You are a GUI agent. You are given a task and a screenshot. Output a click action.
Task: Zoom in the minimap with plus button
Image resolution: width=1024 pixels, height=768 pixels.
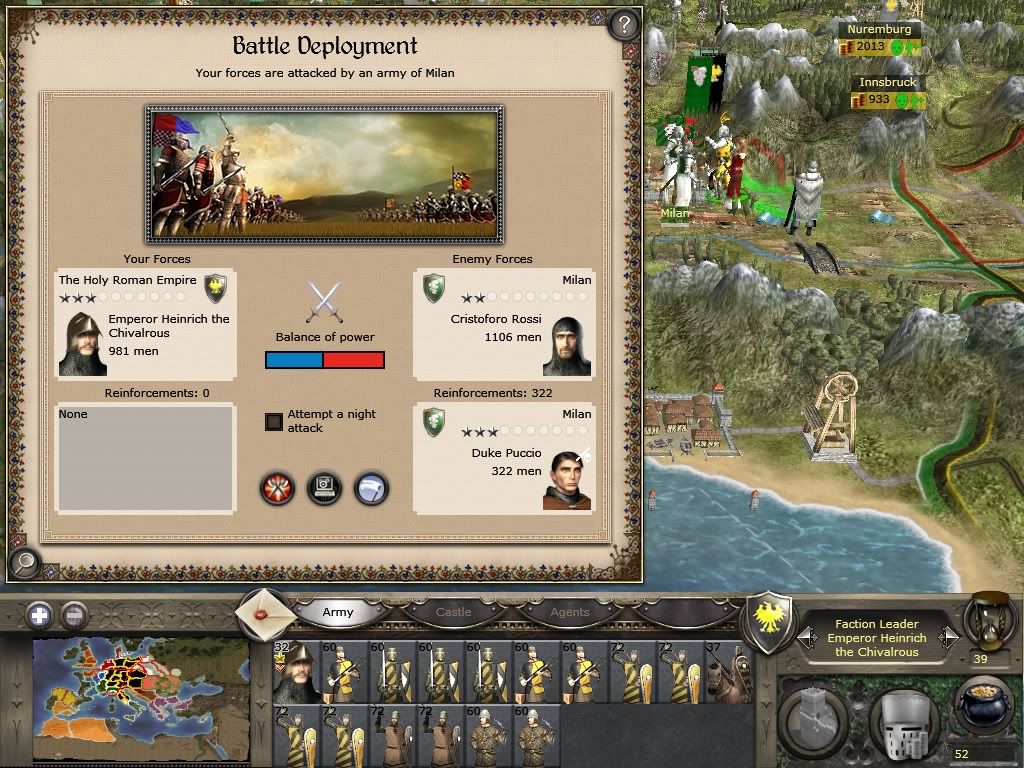tap(39, 615)
